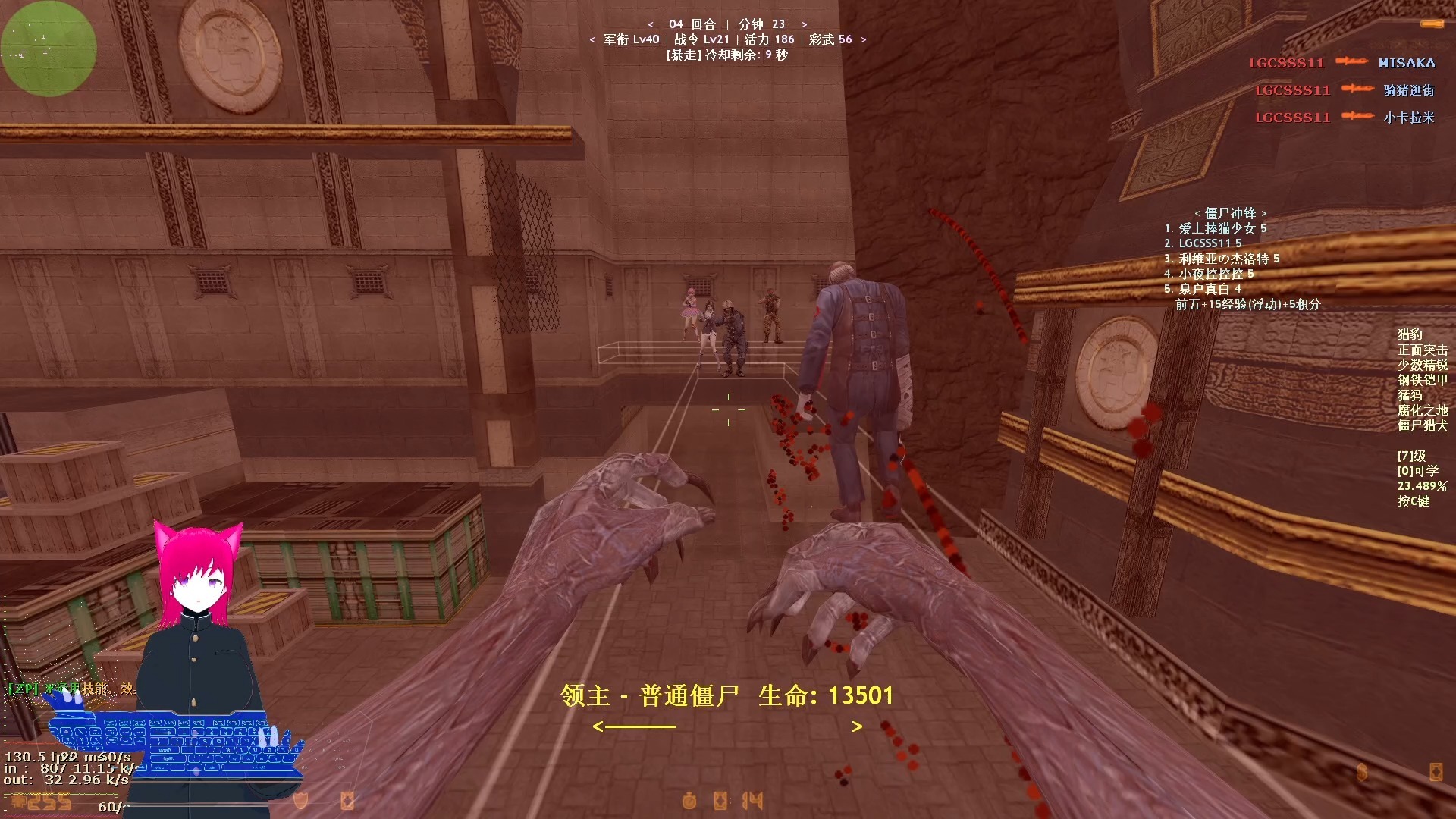Select the 僵尸猎犬 skill entry

[1422, 425]
